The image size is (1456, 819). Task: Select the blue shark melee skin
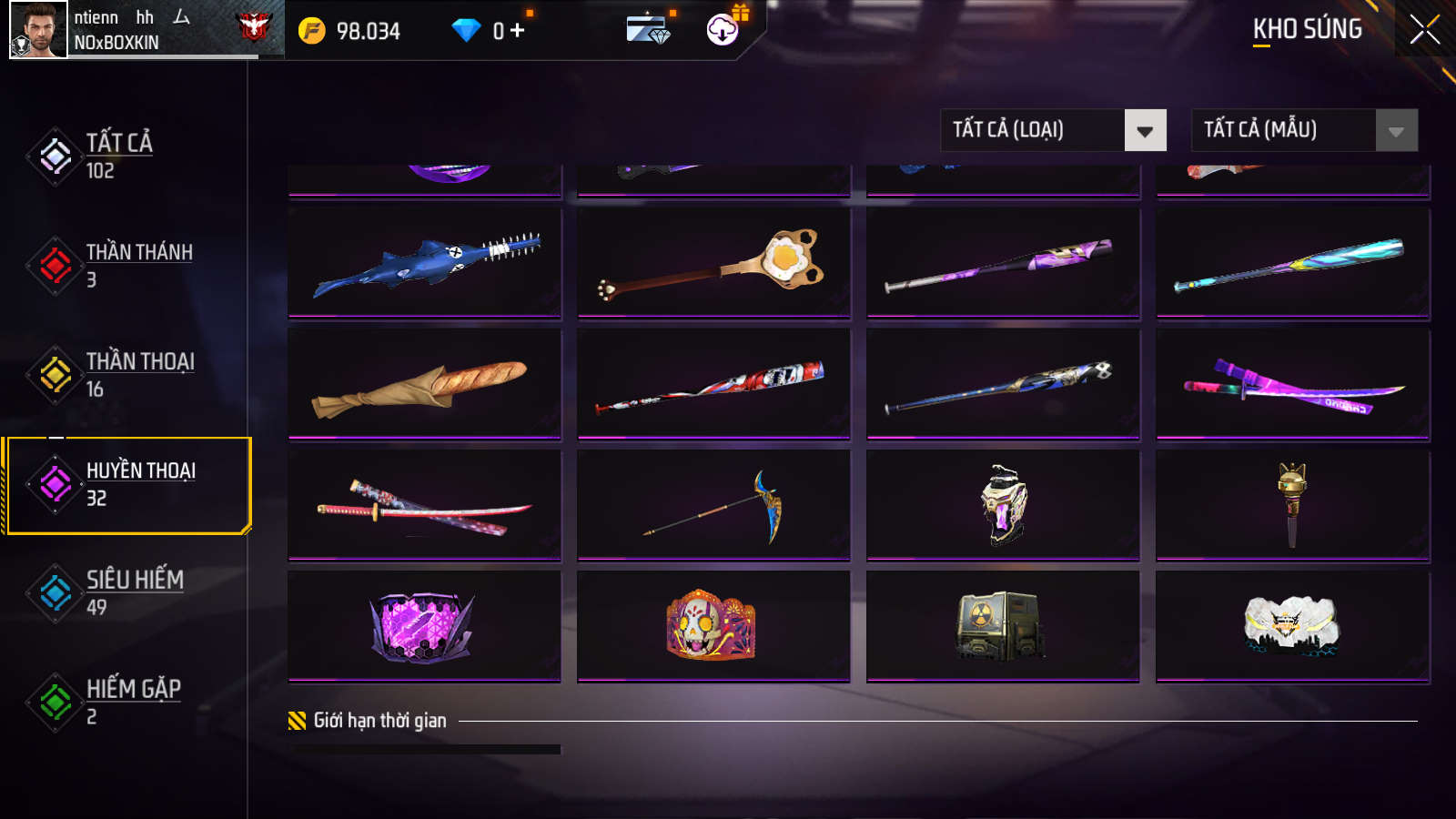425,262
